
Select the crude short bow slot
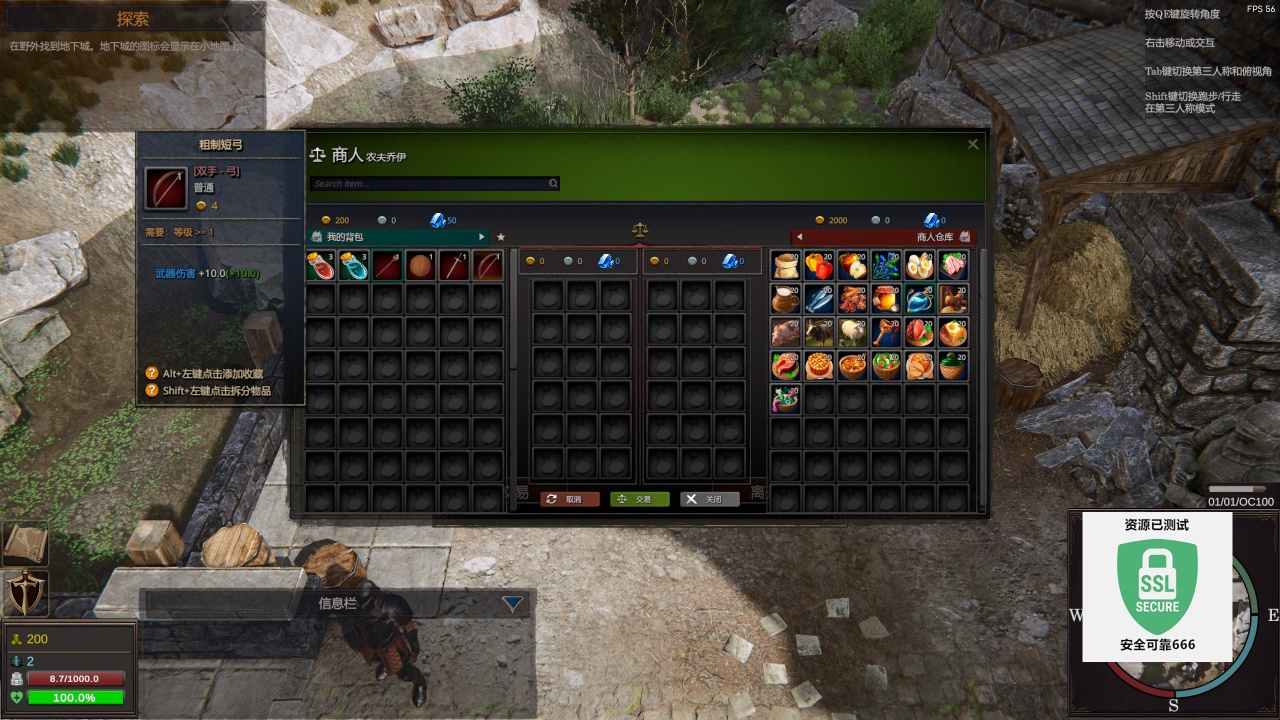coord(488,266)
